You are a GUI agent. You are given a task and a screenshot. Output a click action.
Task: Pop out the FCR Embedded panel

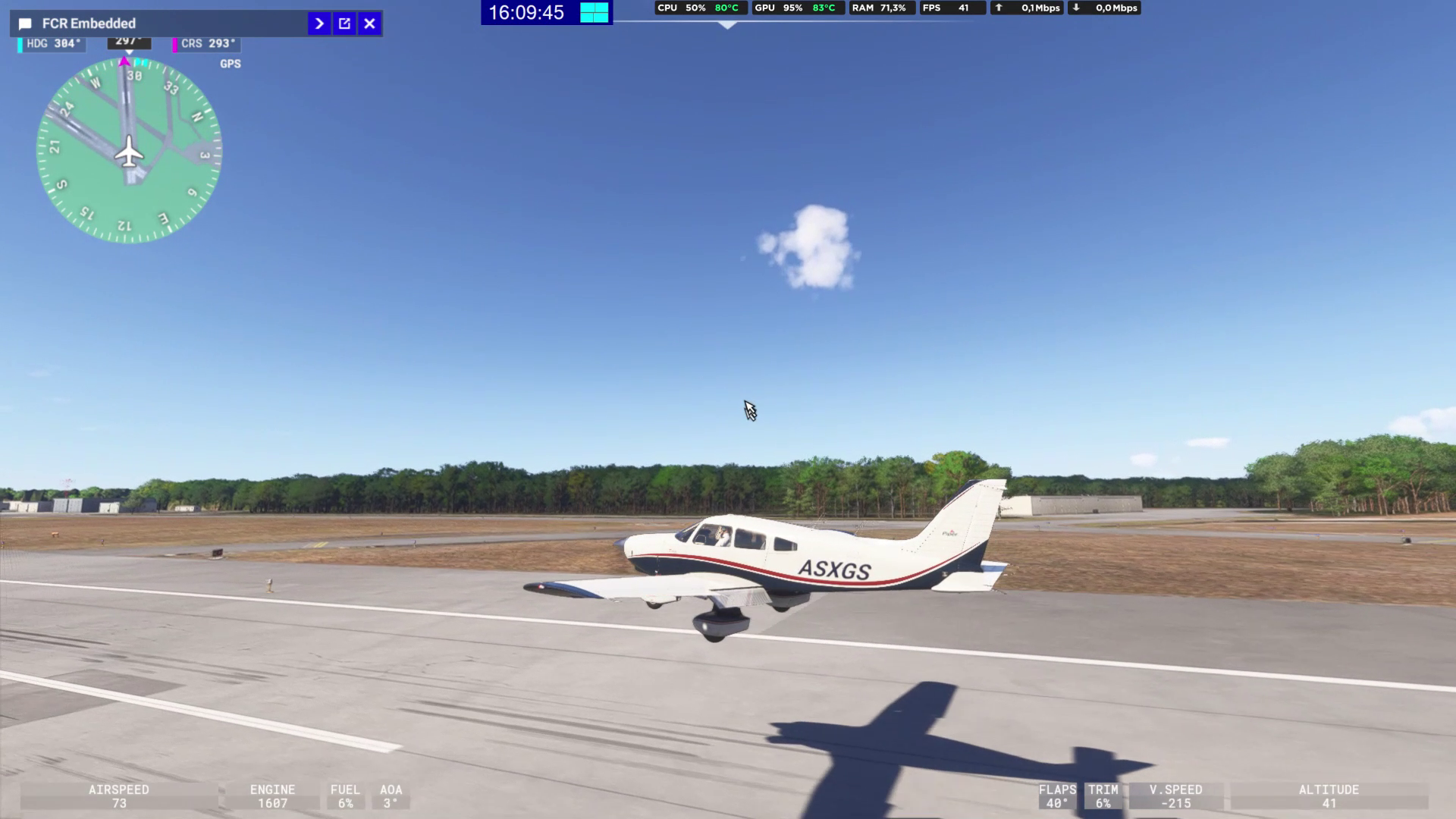click(344, 24)
